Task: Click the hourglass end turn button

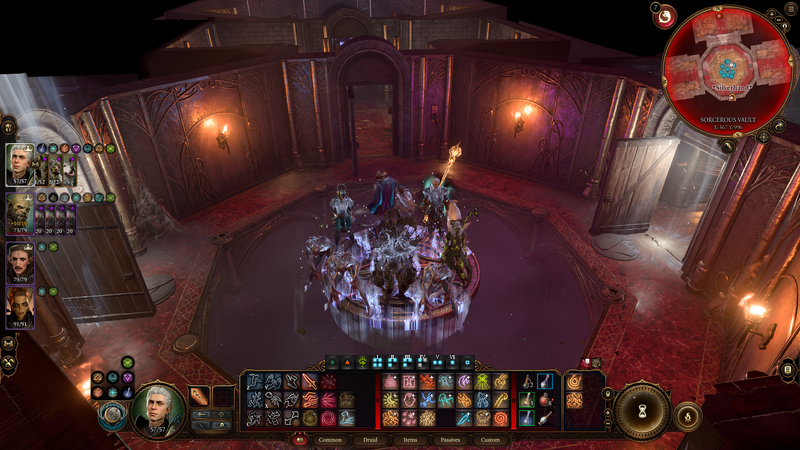Action: [x=641, y=411]
